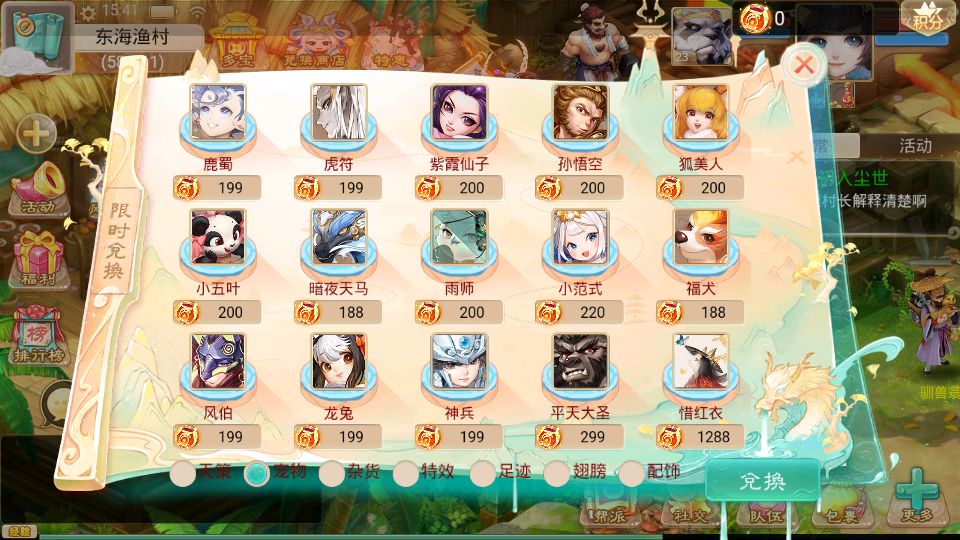Screen dimensions: 960x540
Task: Select the 平天大圣 bull portrait
Action: pyautogui.click(x=581, y=361)
